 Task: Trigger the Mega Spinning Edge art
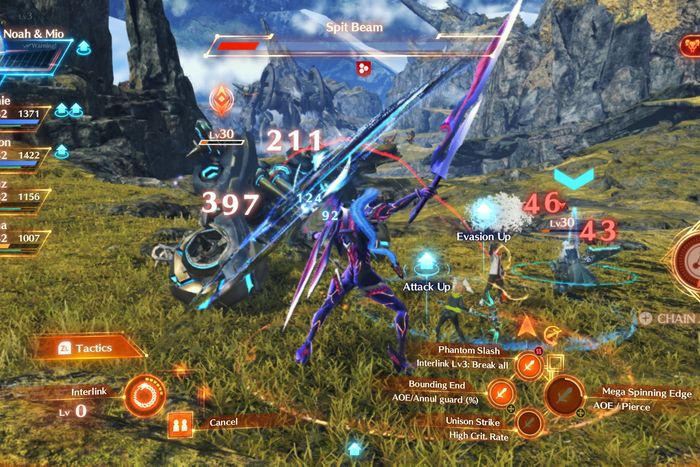click(565, 398)
